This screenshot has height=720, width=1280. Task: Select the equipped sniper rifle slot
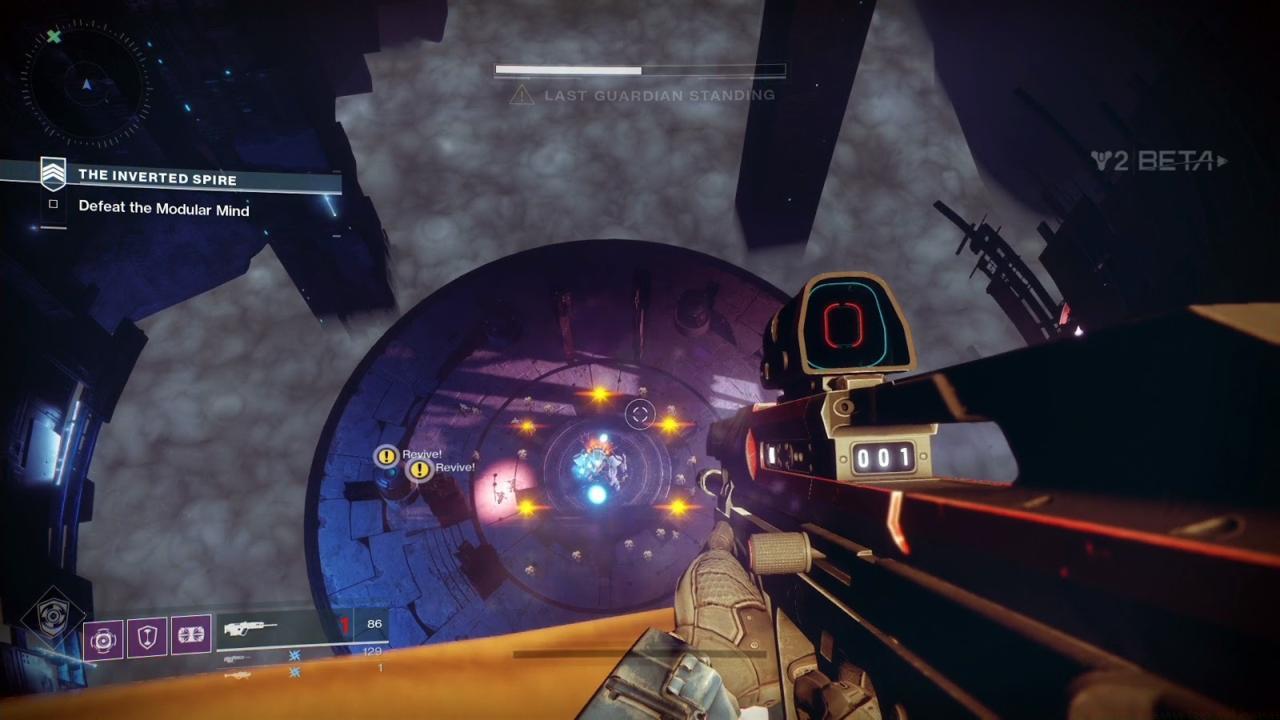(x=275, y=629)
